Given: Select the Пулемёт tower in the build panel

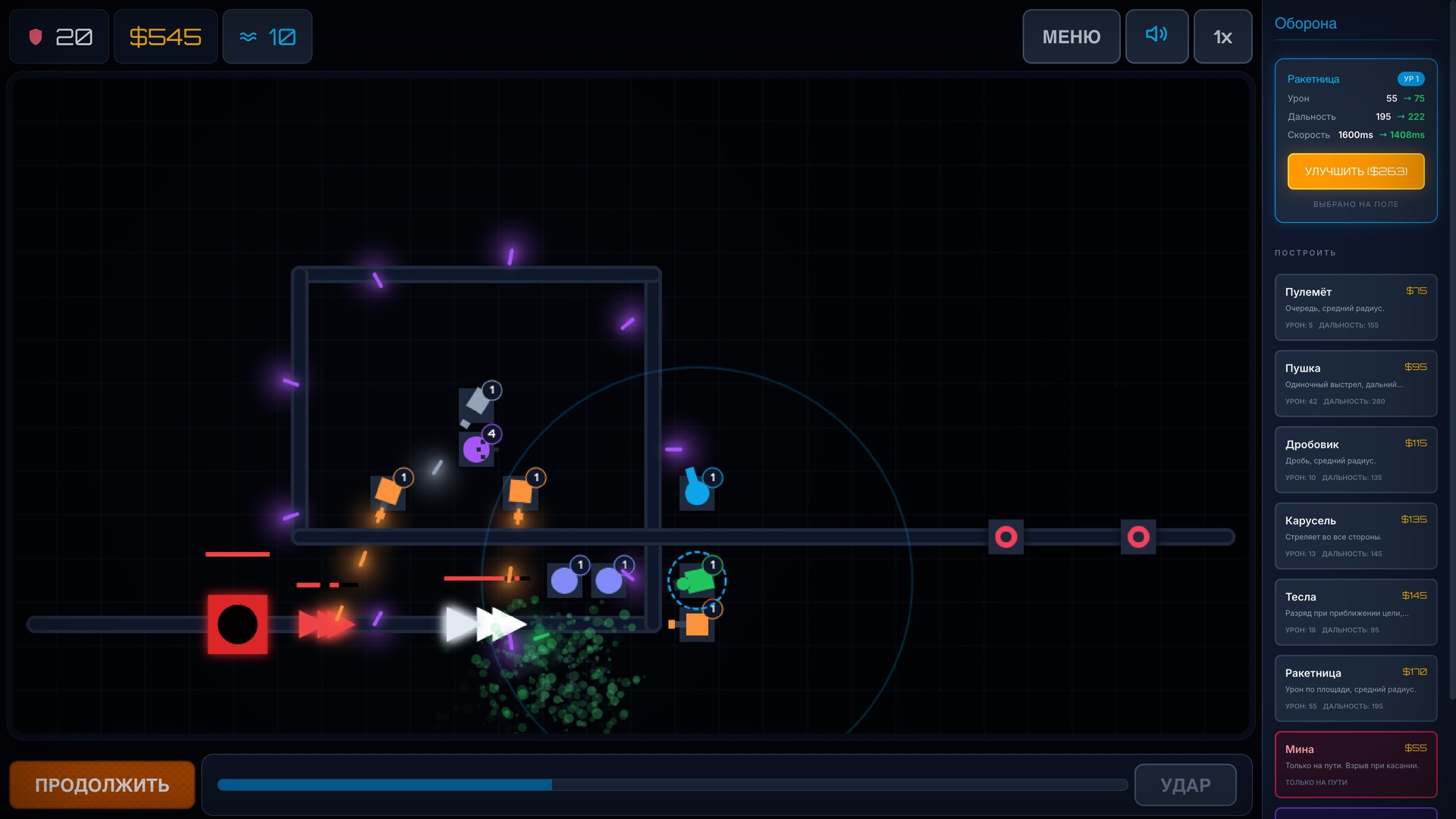Looking at the screenshot, I should pos(1355,307).
